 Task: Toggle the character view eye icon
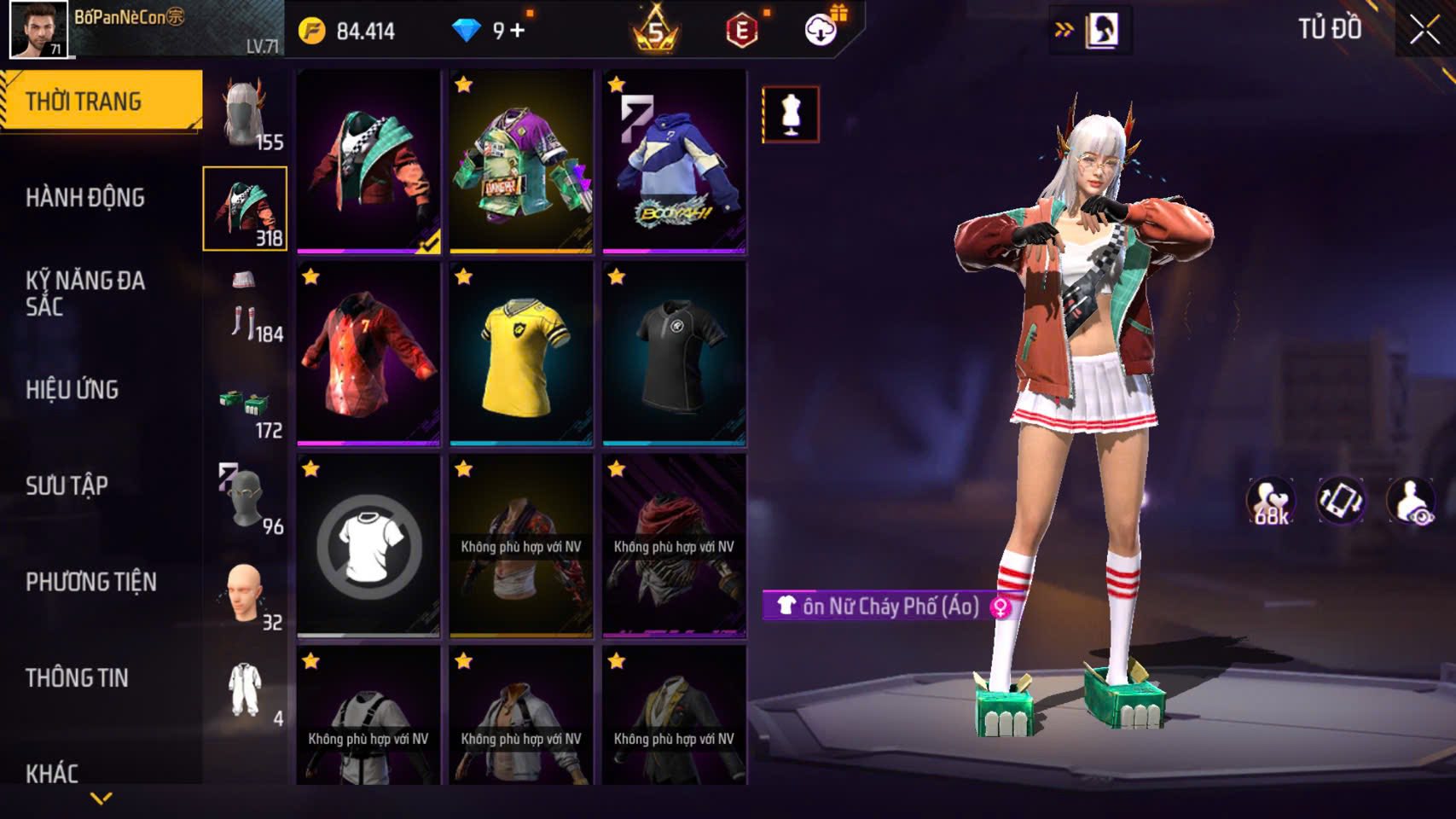click(1410, 502)
